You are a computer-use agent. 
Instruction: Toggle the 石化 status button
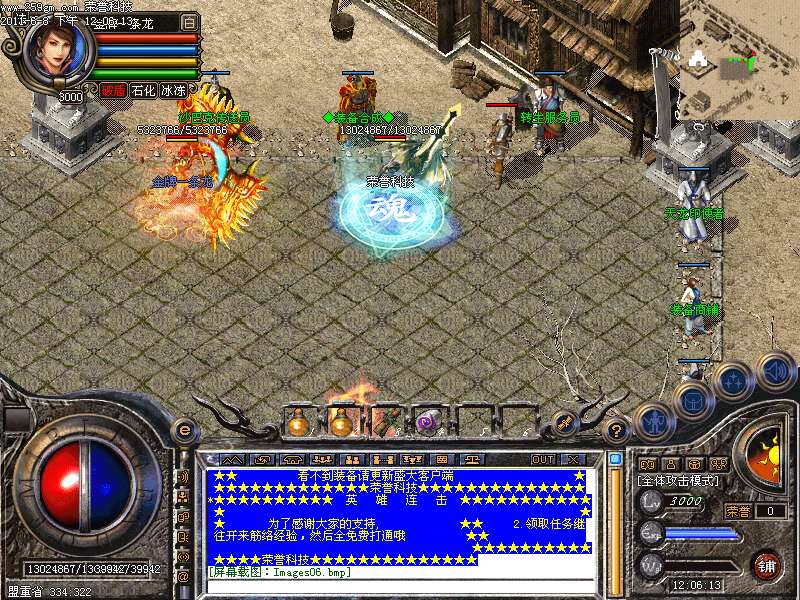(x=143, y=90)
